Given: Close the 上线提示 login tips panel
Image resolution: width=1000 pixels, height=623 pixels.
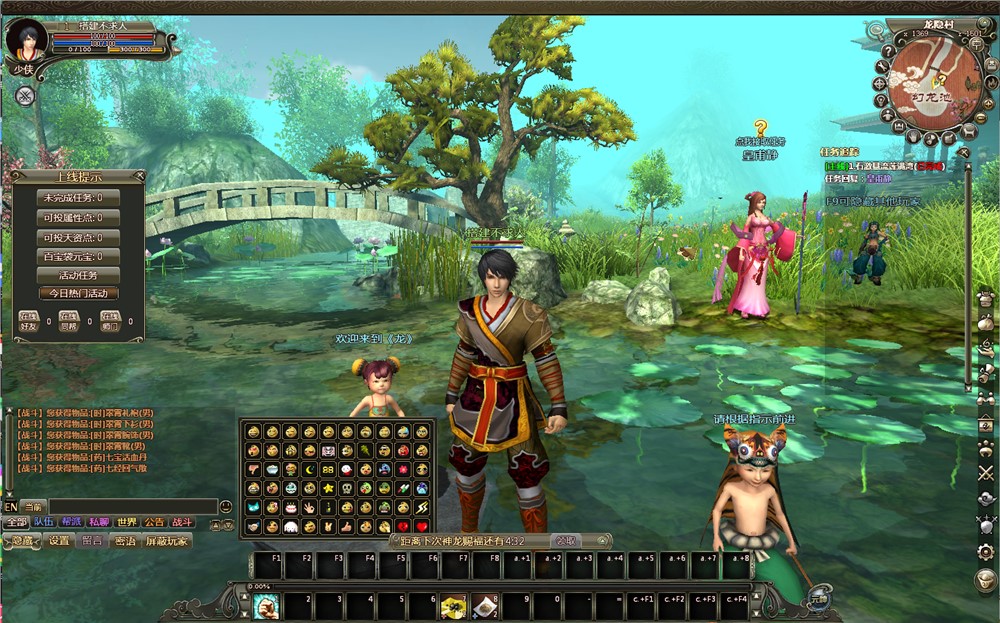Looking at the screenshot, I should click(138, 176).
